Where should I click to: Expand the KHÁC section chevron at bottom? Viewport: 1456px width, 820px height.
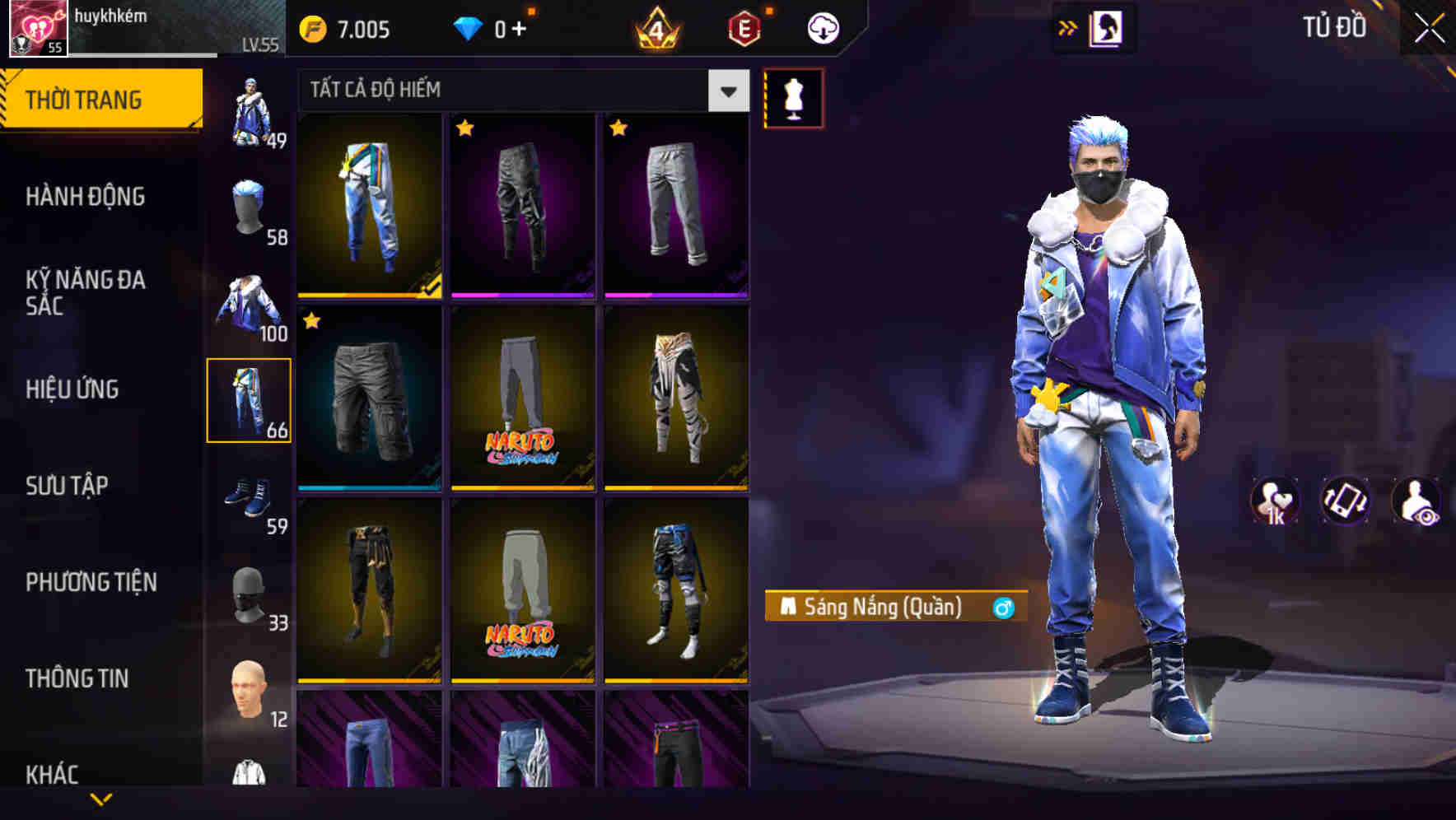coord(100,799)
